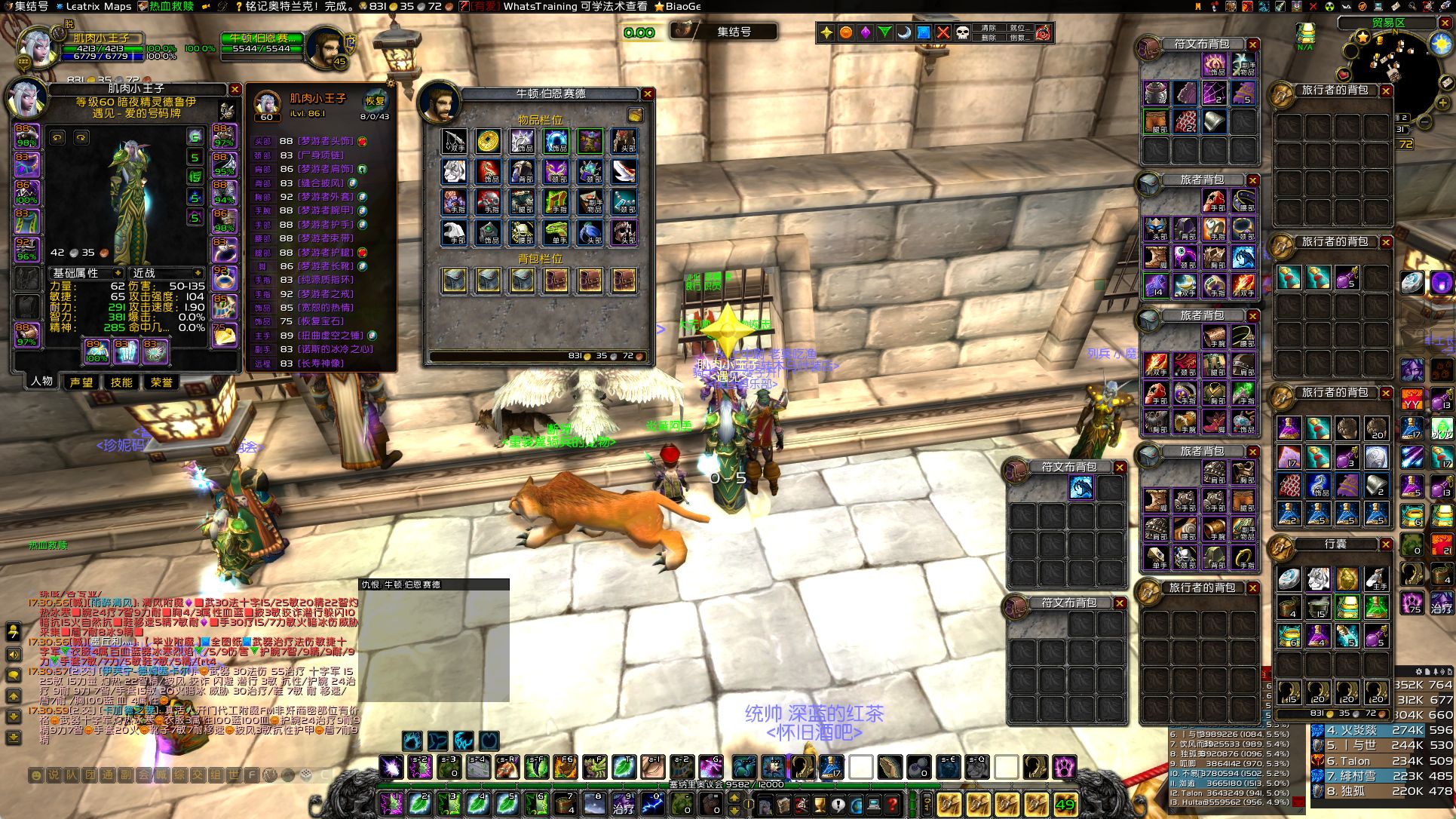Select the gold coin item in bank
Screen dimensions: 1456x819
488,141
